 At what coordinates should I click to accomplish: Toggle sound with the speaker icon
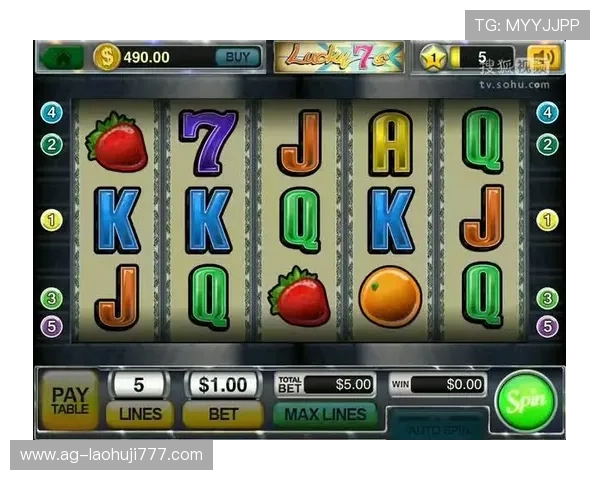coord(545,57)
